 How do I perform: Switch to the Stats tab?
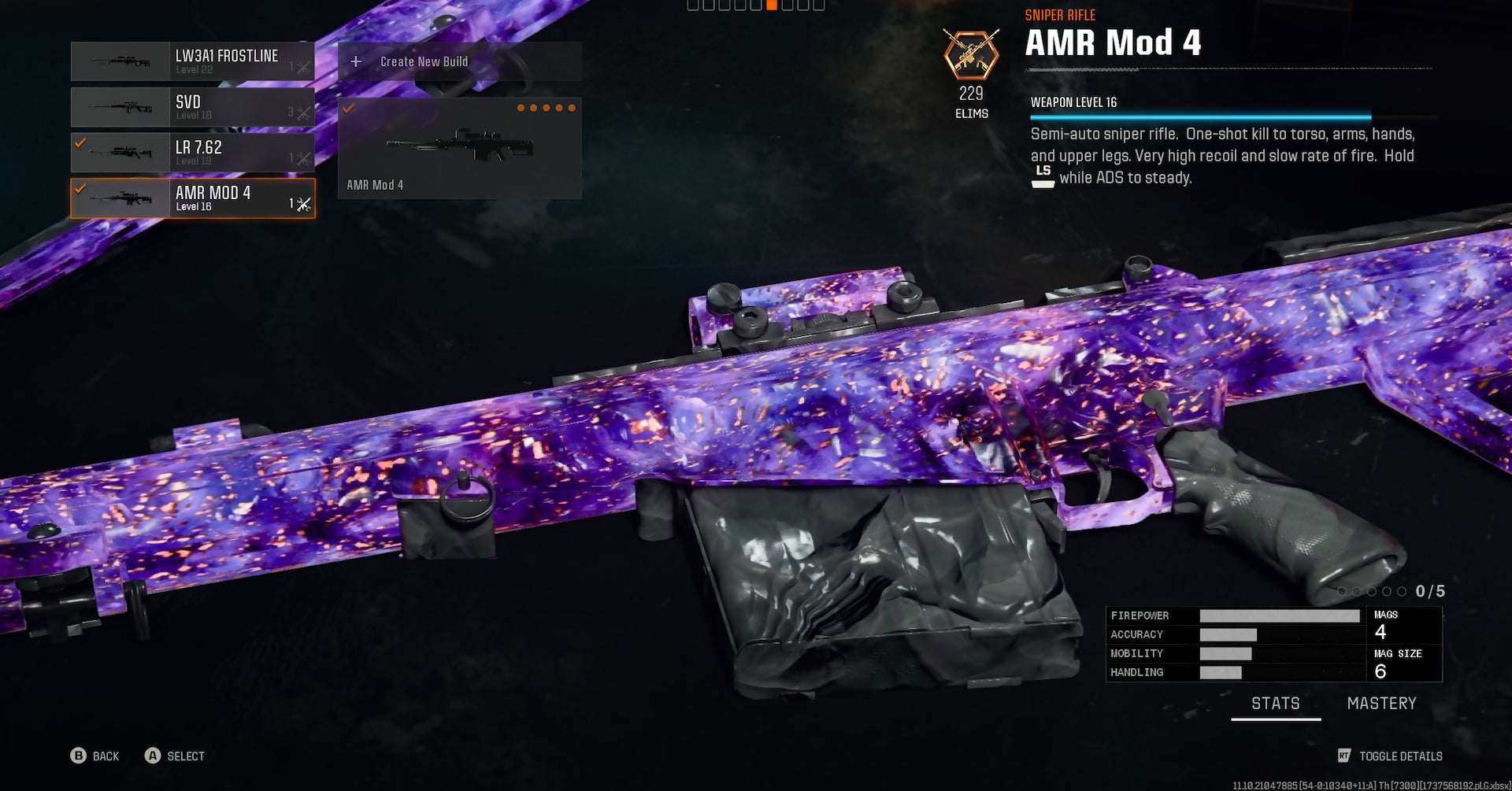[x=1275, y=704]
